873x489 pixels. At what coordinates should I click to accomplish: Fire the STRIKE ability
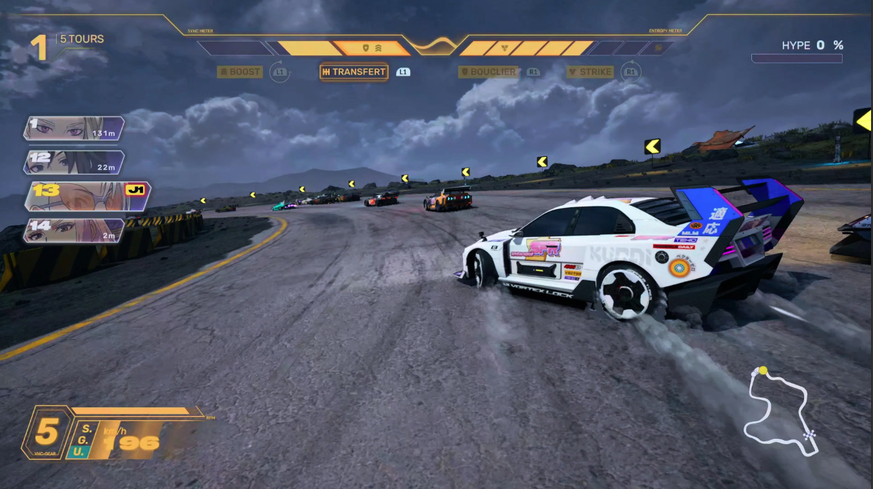[591, 72]
